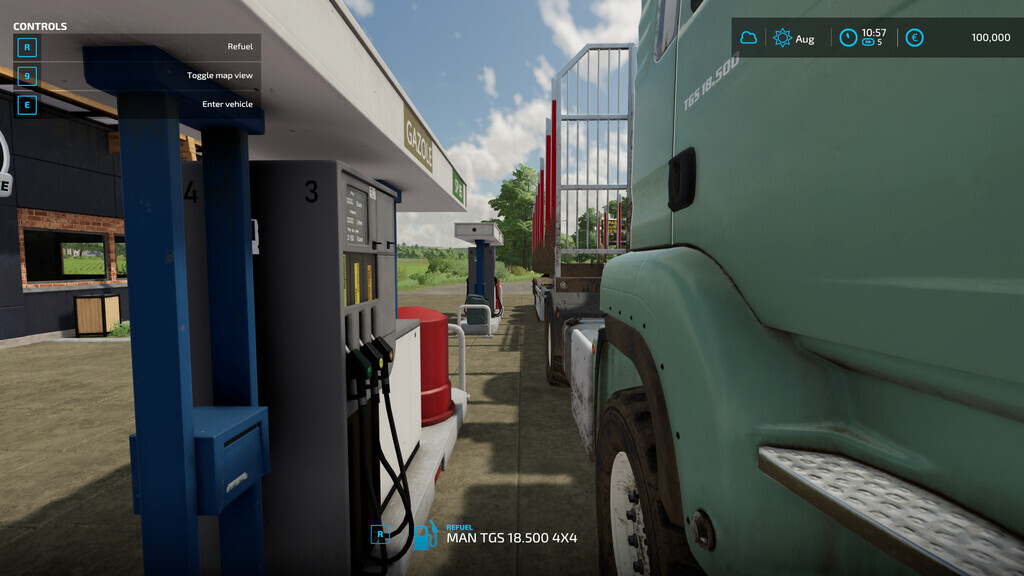Choose the Toggle map view control row
Viewport: 1024px width, 576px height.
[135, 76]
